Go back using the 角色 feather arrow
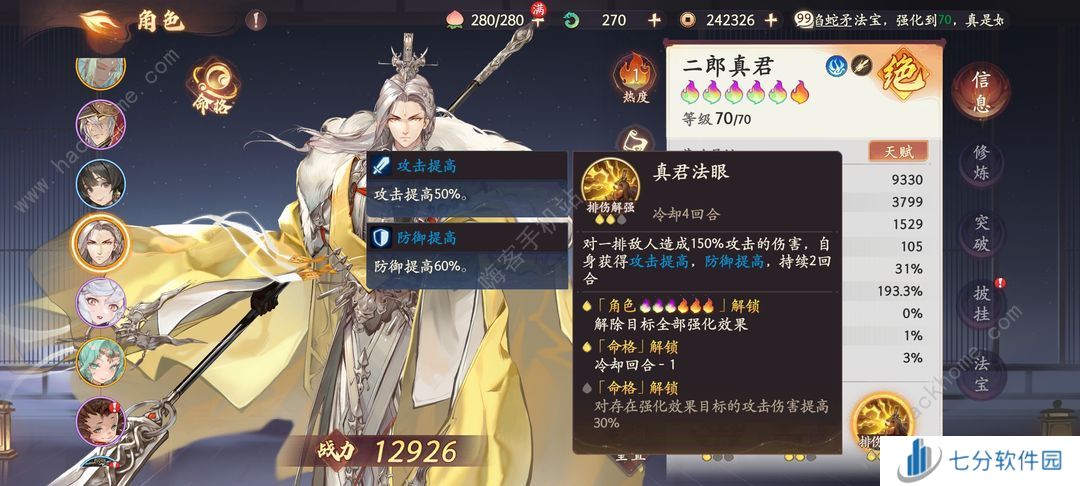 pos(101,20)
